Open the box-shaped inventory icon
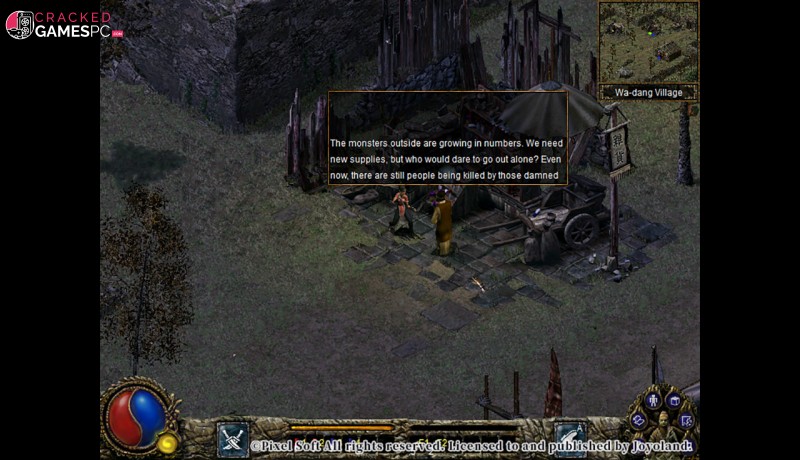The image size is (800, 460). pyautogui.click(x=674, y=401)
